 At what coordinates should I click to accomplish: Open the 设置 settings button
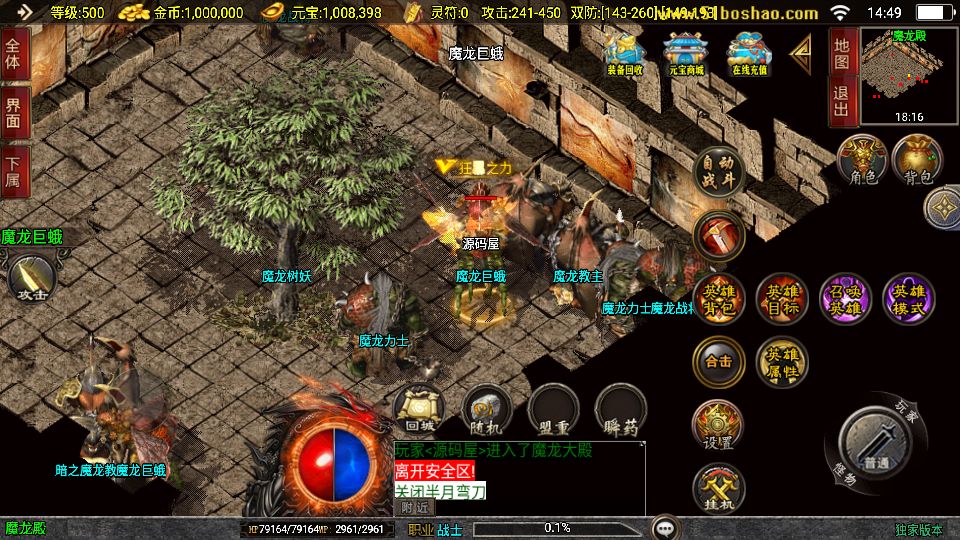click(718, 426)
